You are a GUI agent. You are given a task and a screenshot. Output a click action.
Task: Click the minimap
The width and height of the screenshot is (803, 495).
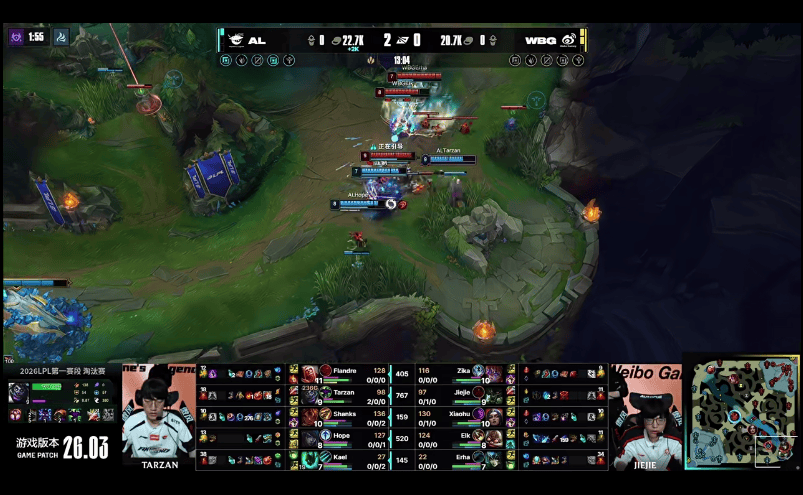(741, 413)
